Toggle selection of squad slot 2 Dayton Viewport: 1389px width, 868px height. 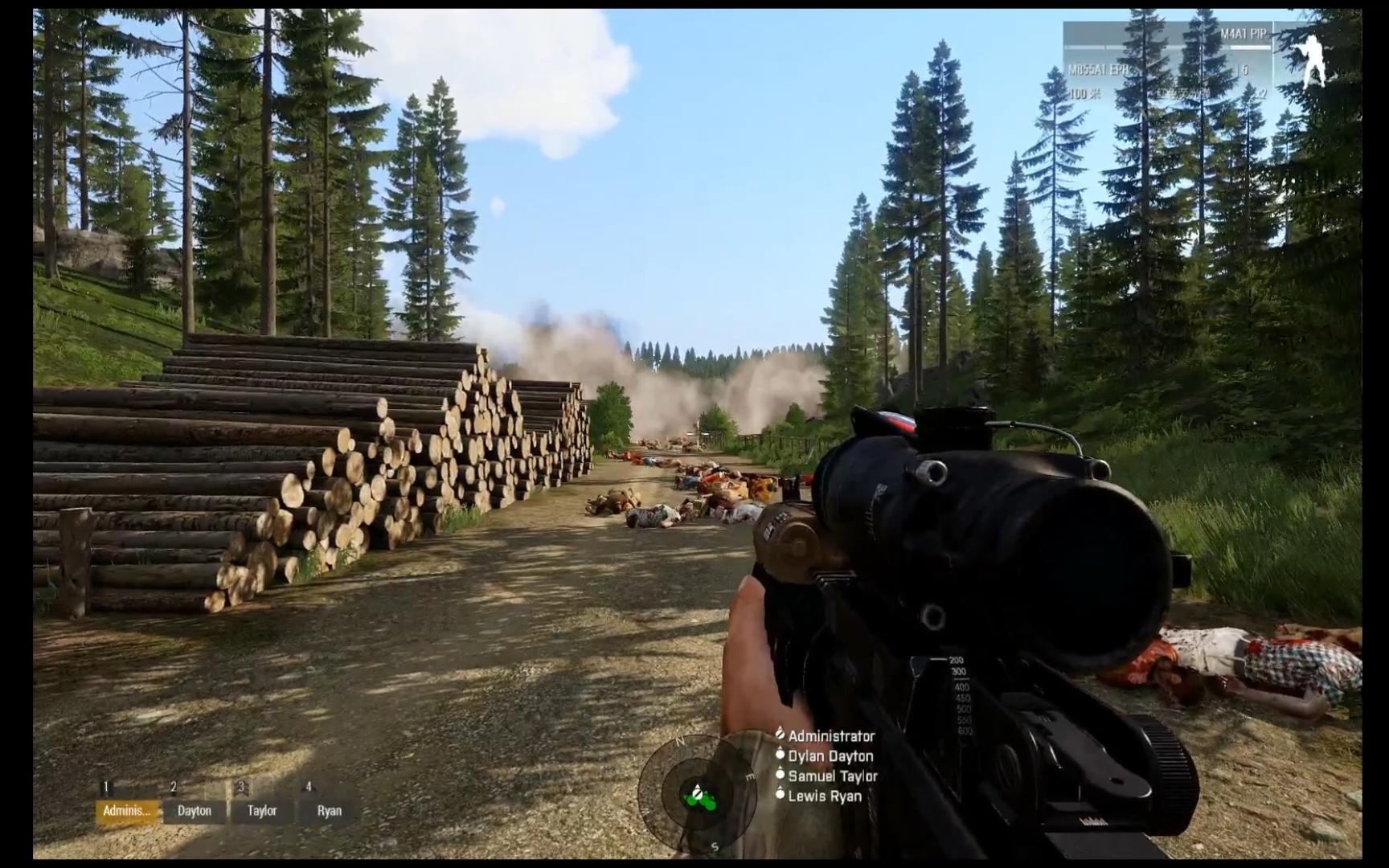point(193,811)
